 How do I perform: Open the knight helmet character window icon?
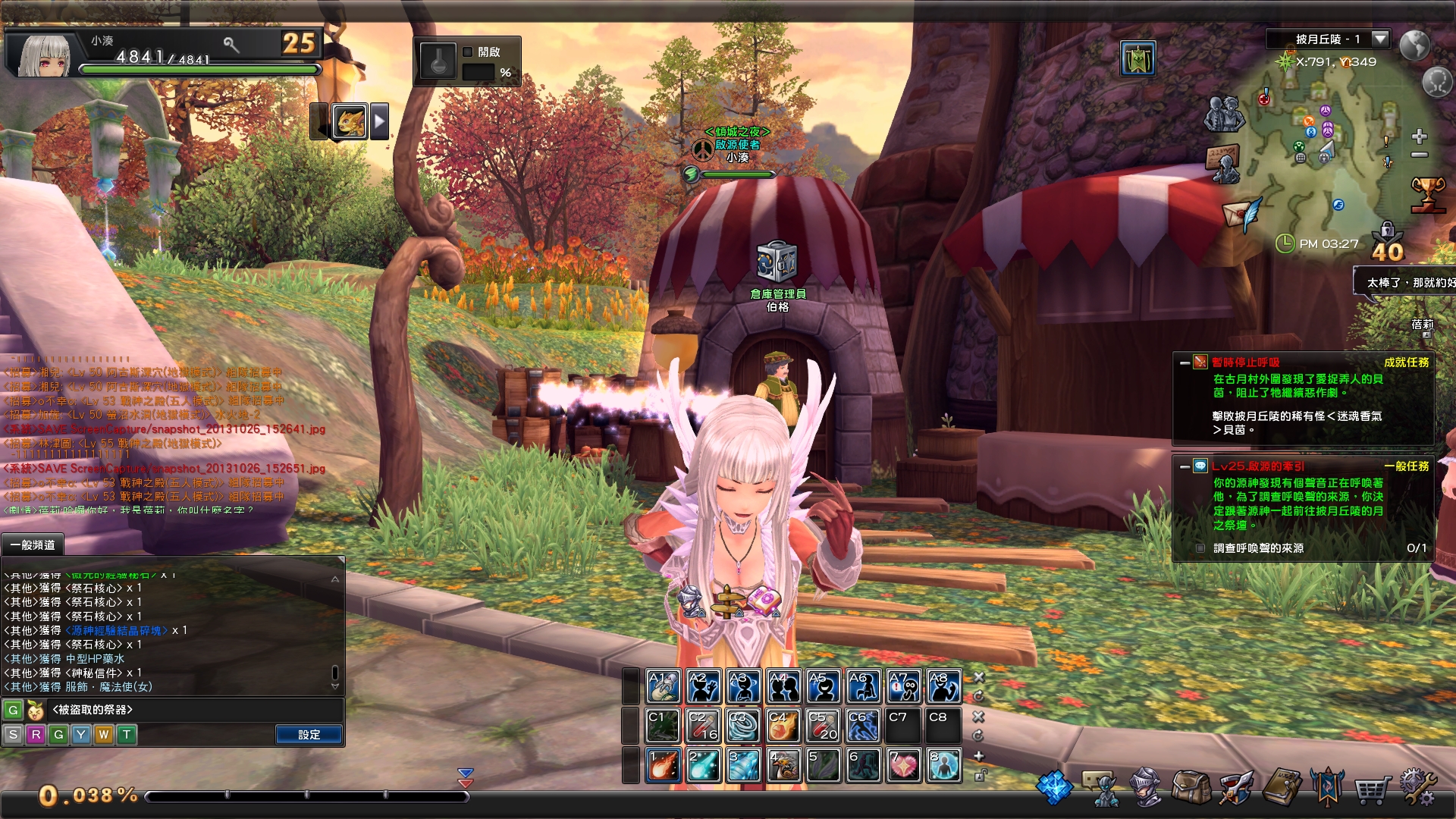(1147, 789)
